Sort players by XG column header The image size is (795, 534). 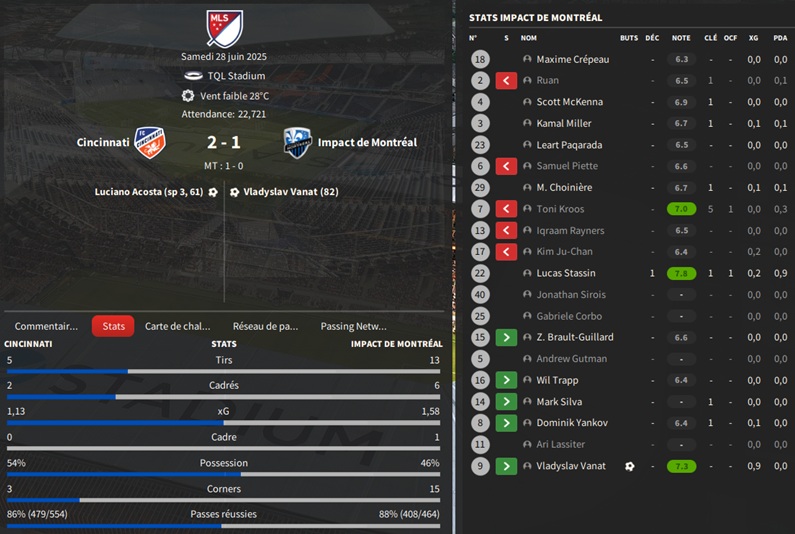coord(754,38)
